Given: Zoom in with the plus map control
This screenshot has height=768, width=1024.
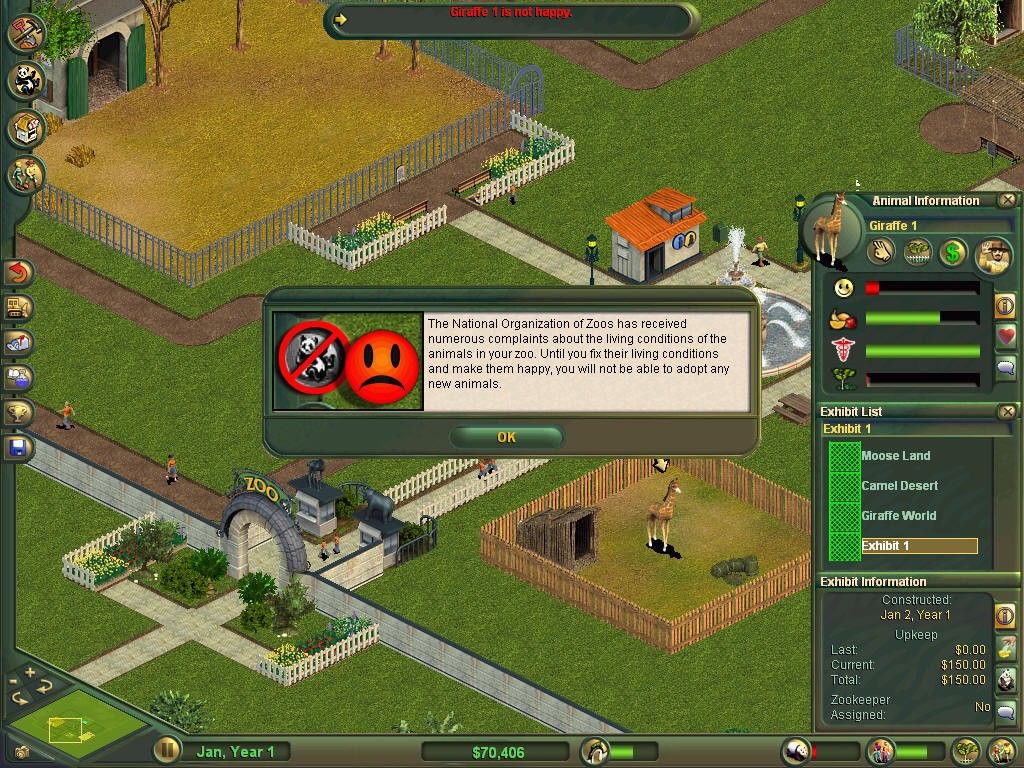Looking at the screenshot, I should pyautogui.click(x=30, y=672).
